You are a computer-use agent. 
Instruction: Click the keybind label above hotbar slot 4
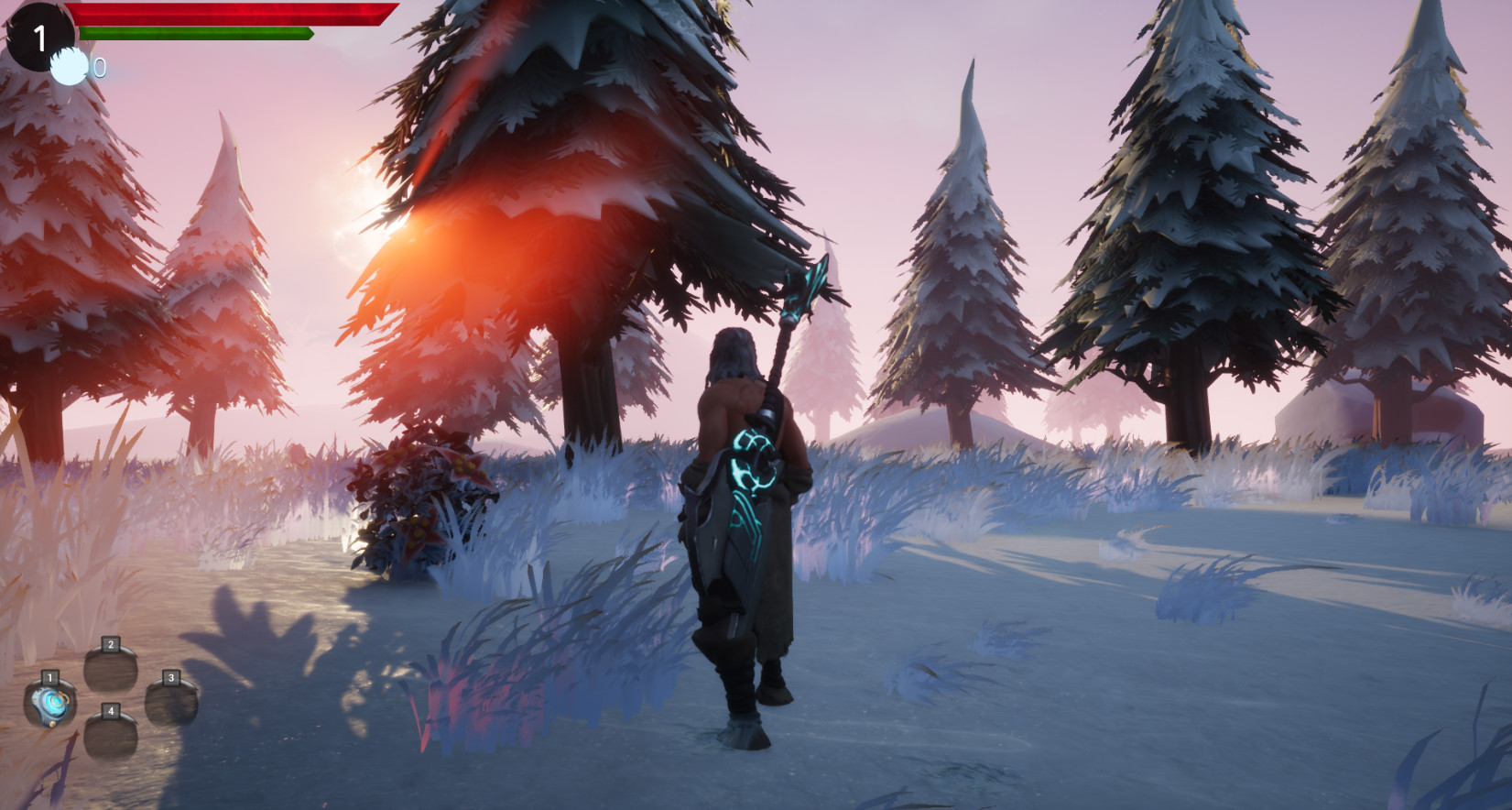(x=110, y=709)
